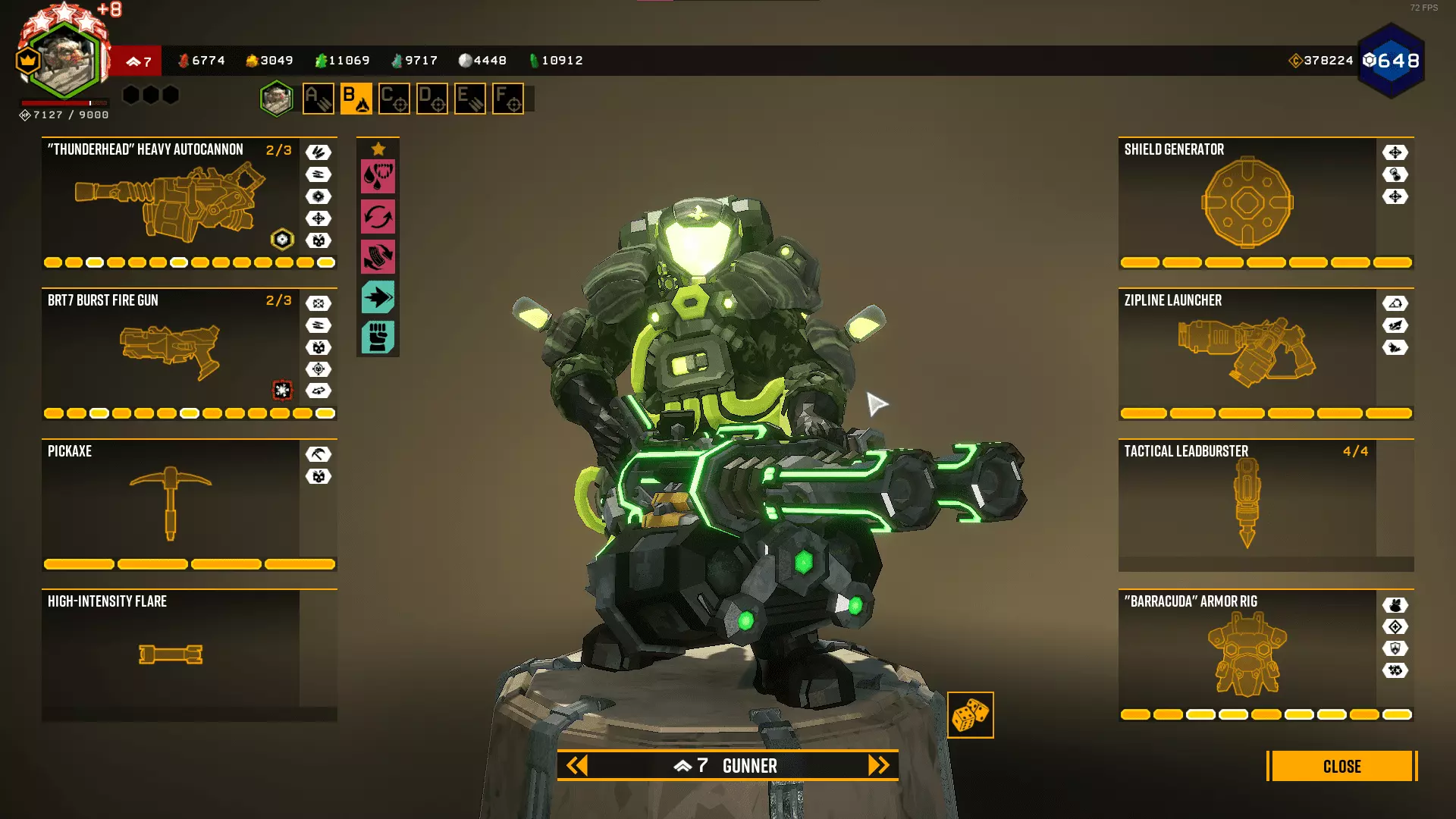Choose loadout D tab
Viewport: 1456px width, 819px height.
[432, 99]
